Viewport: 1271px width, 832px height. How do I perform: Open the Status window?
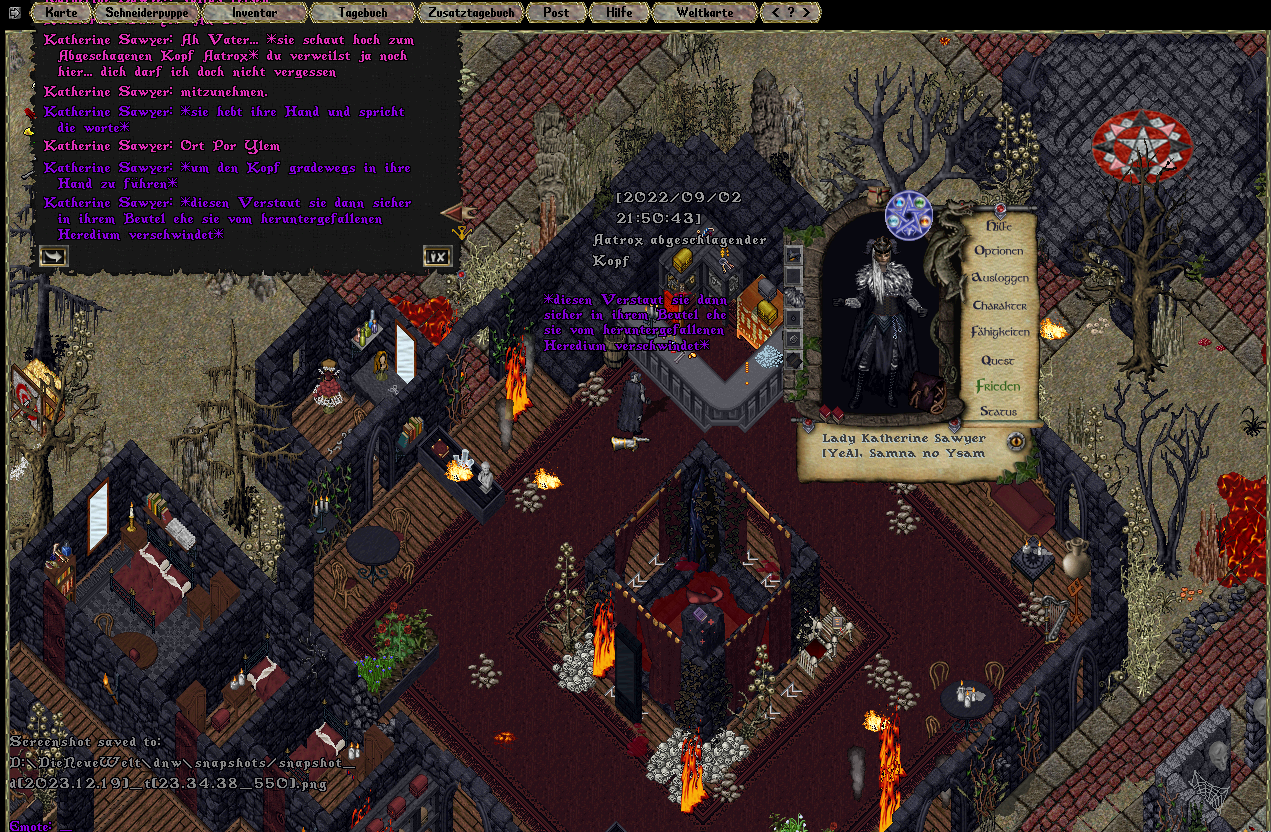tap(998, 411)
